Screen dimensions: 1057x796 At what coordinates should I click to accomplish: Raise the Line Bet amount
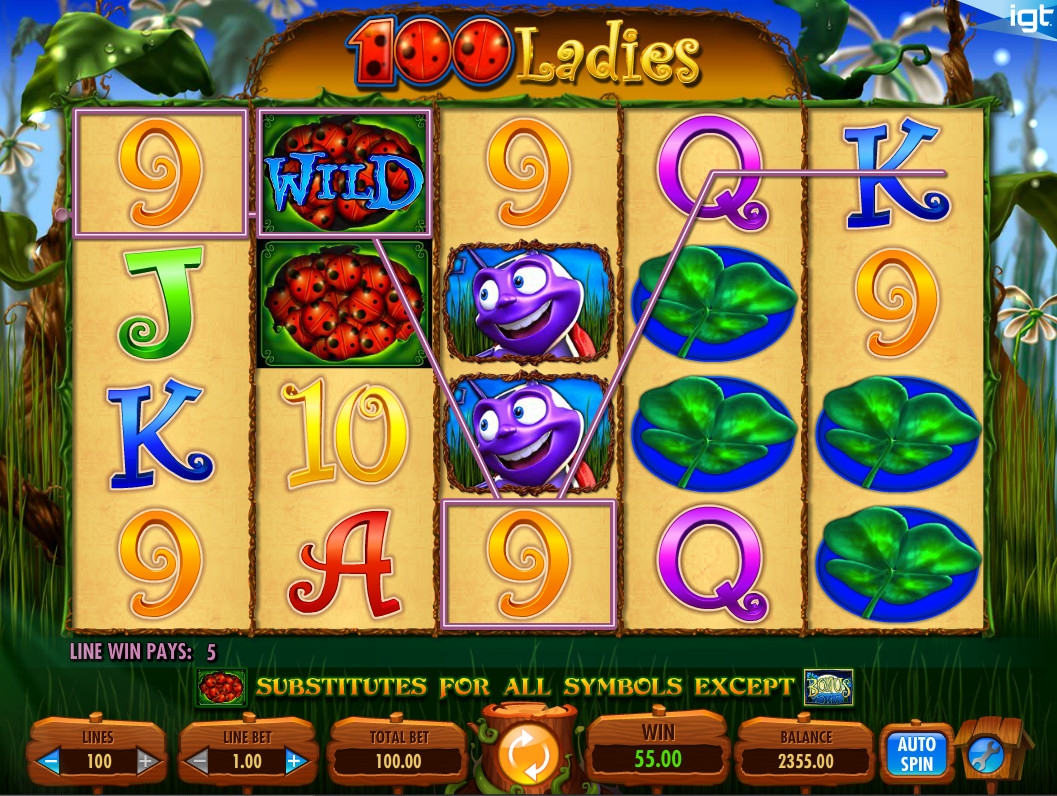click(294, 762)
